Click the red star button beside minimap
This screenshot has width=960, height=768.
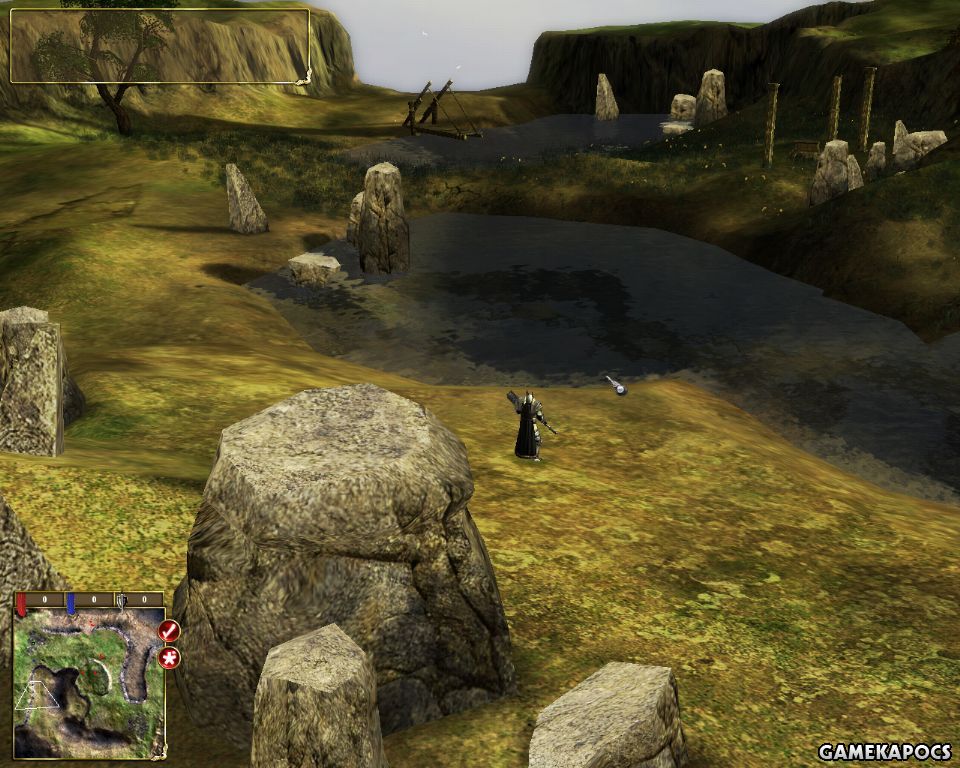(169, 658)
